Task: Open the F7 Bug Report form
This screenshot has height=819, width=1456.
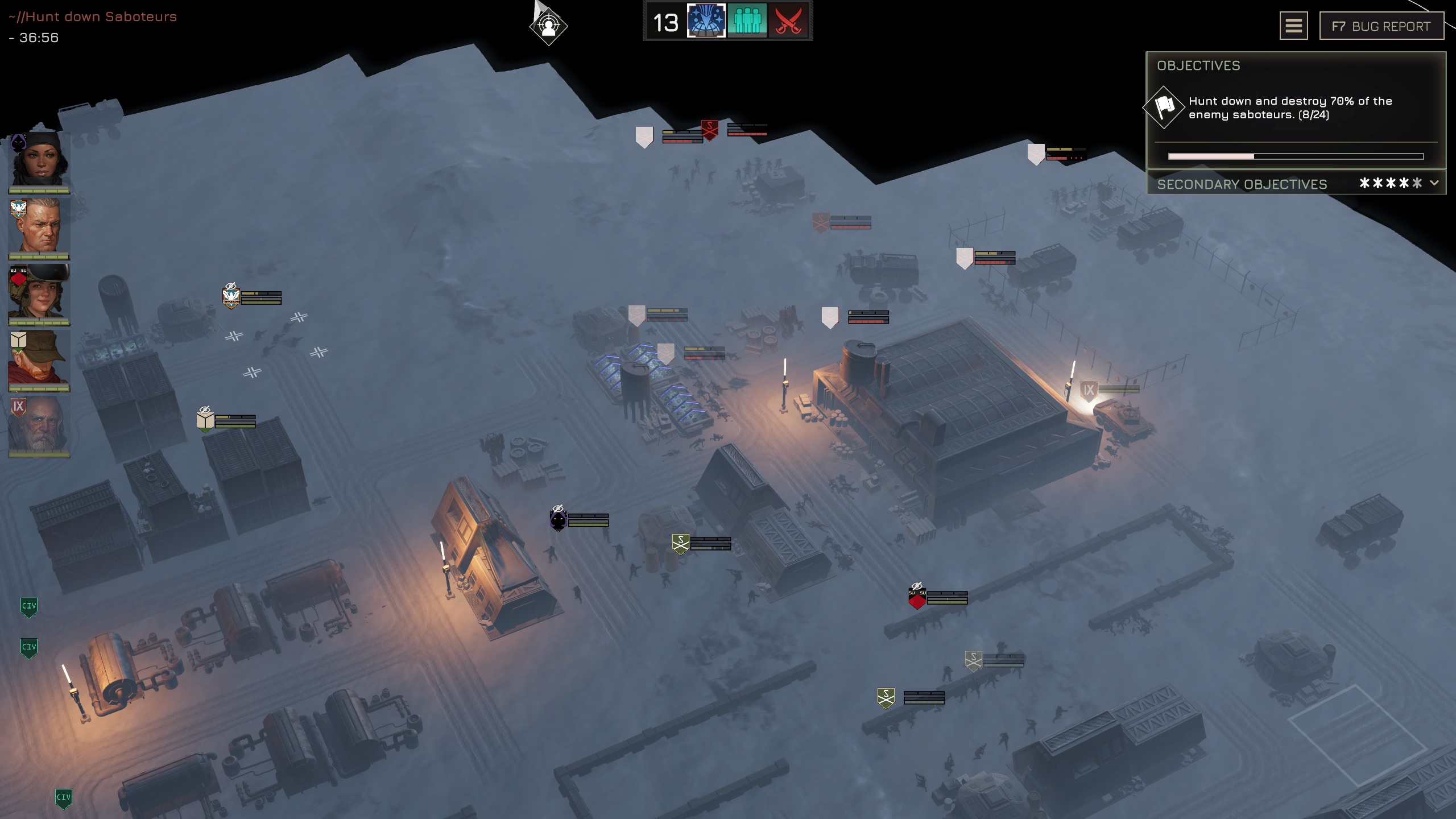Action: pyautogui.click(x=1381, y=26)
